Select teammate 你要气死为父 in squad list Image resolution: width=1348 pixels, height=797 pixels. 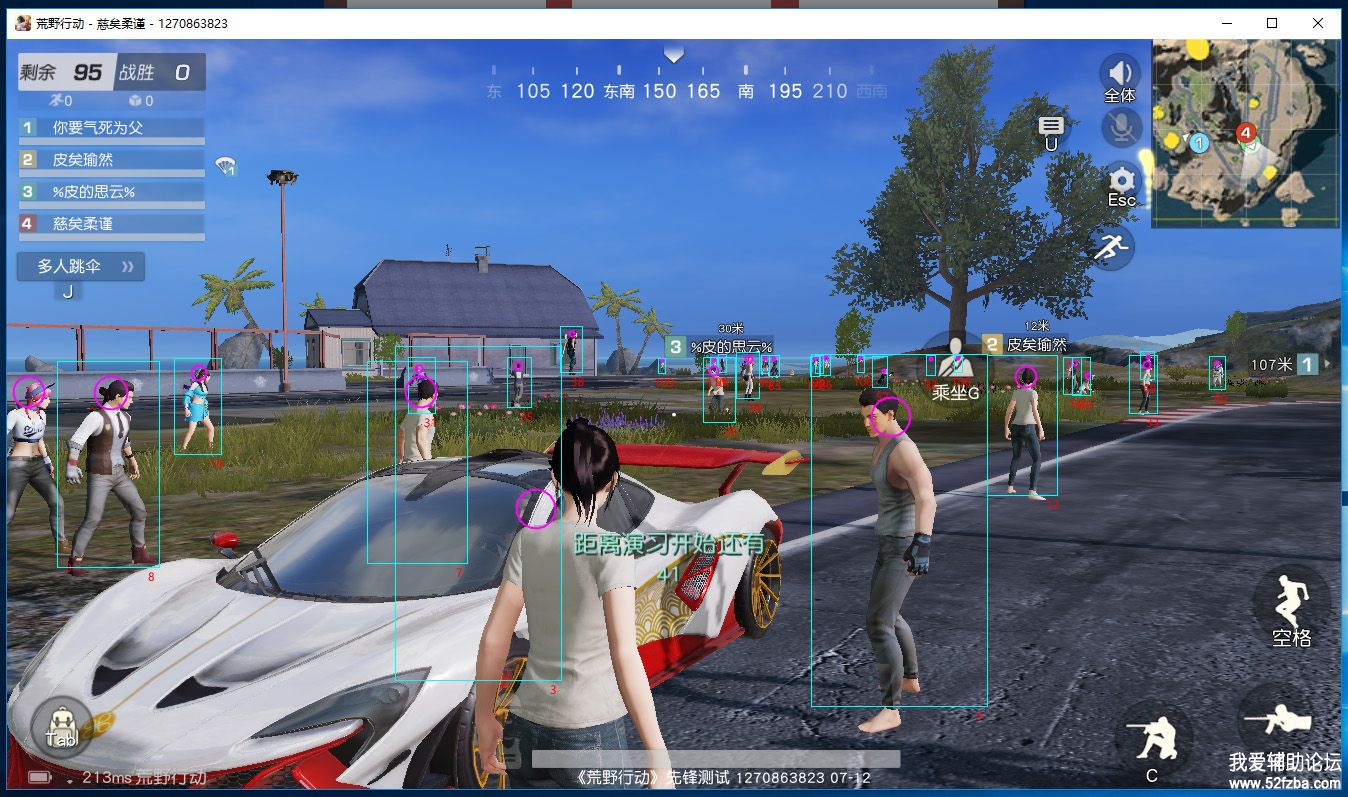[x=110, y=128]
